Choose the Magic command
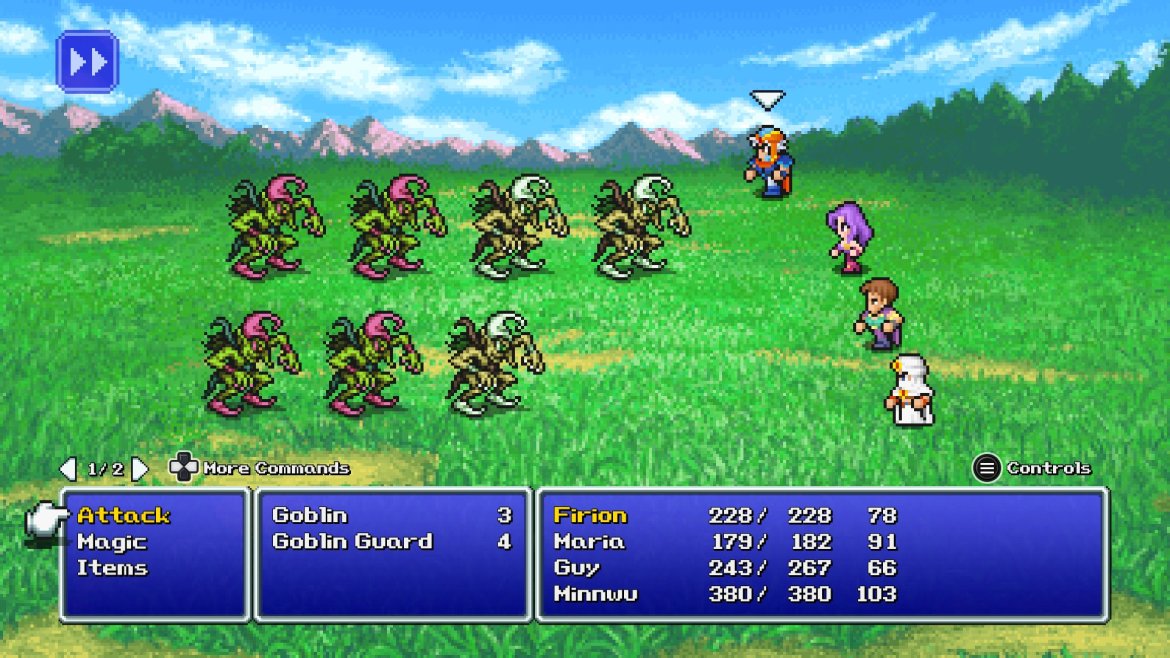The width and height of the screenshot is (1170, 658). [112, 542]
